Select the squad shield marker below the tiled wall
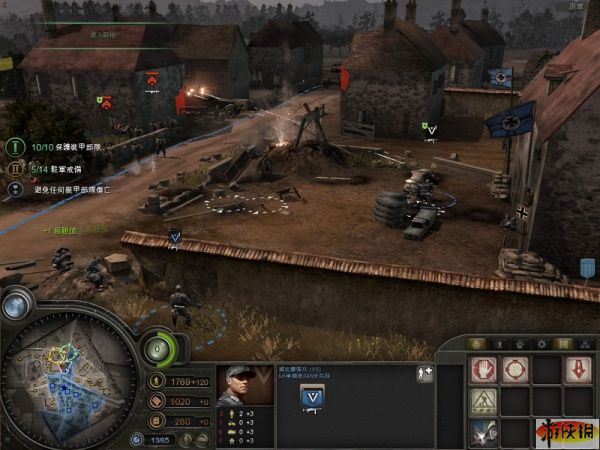Viewport: 600px width, 450px height. pyautogui.click(x=175, y=238)
